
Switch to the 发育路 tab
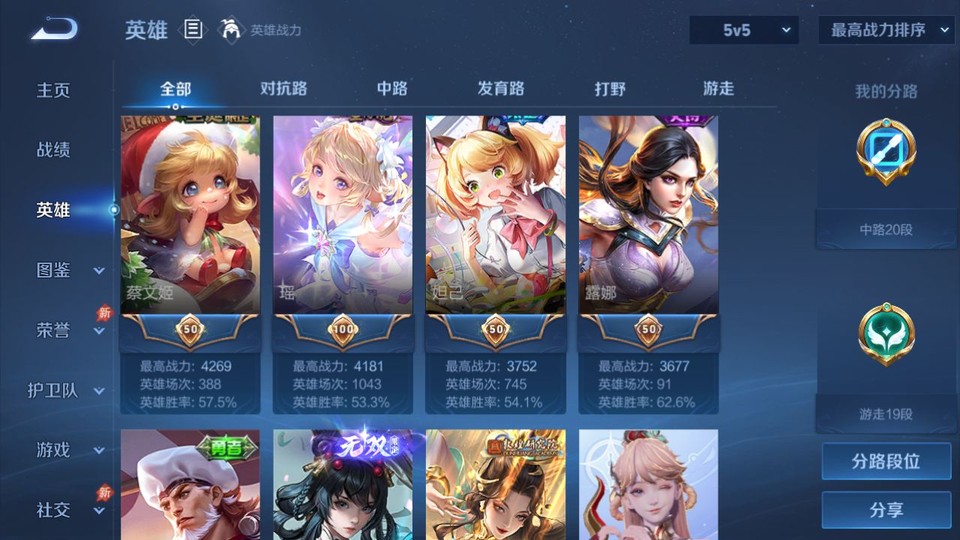[501, 88]
